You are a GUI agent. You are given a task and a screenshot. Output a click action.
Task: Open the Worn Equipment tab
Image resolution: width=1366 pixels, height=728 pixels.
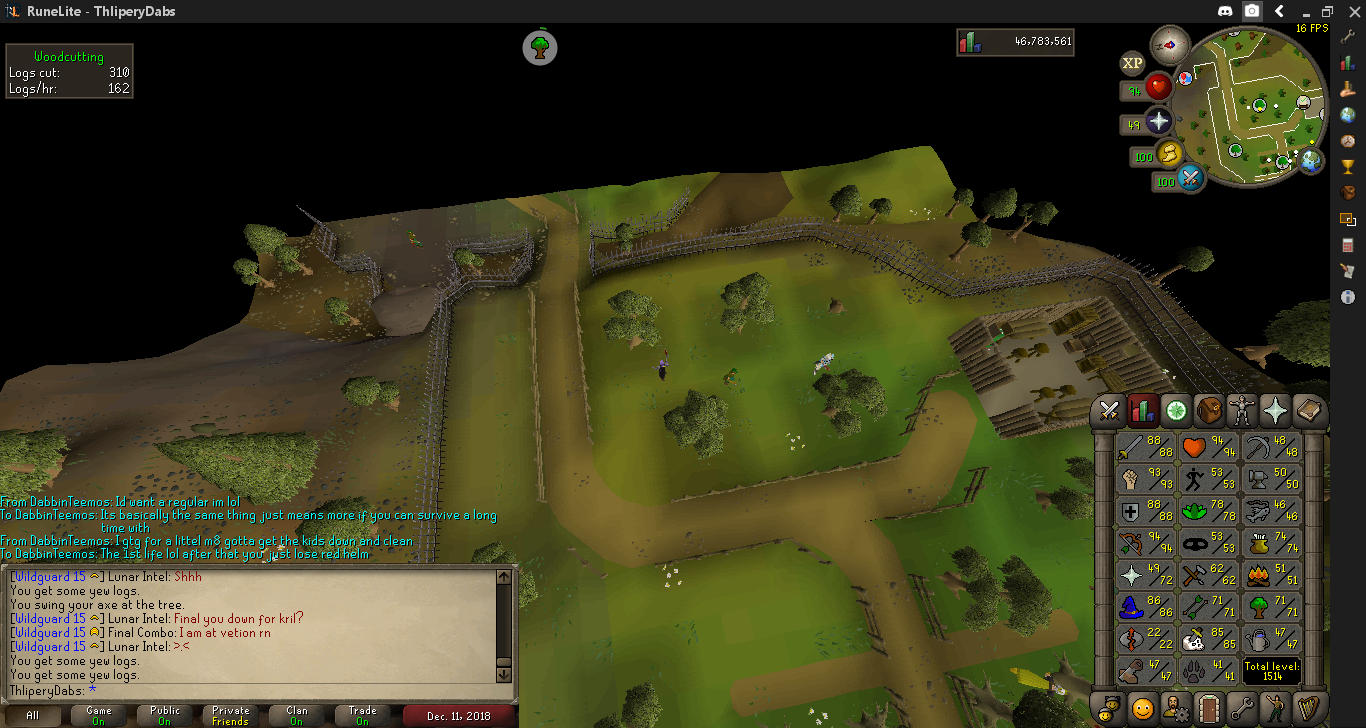1242,409
